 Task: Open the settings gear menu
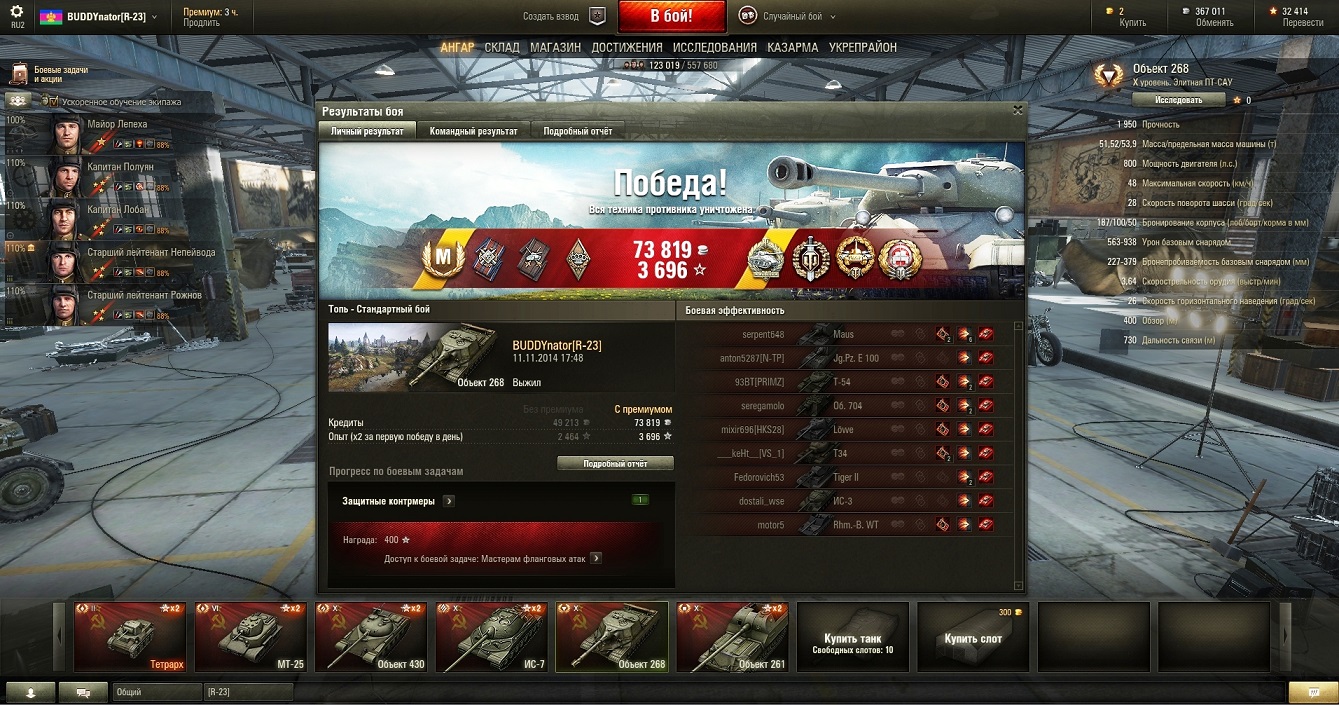click(x=16, y=14)
